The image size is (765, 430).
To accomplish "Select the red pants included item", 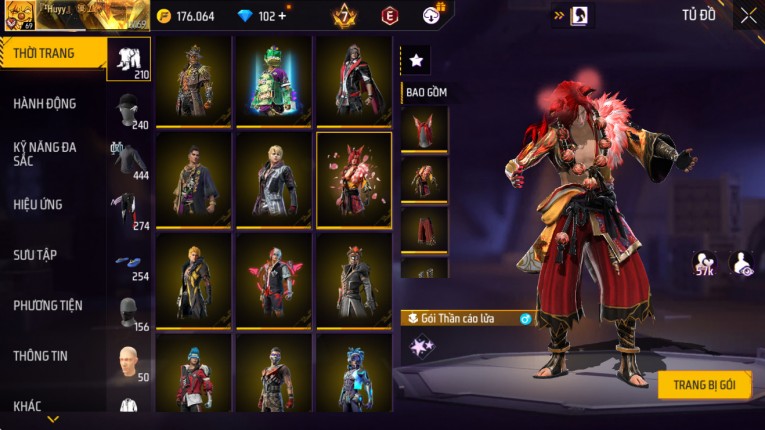I will point(424,231).
